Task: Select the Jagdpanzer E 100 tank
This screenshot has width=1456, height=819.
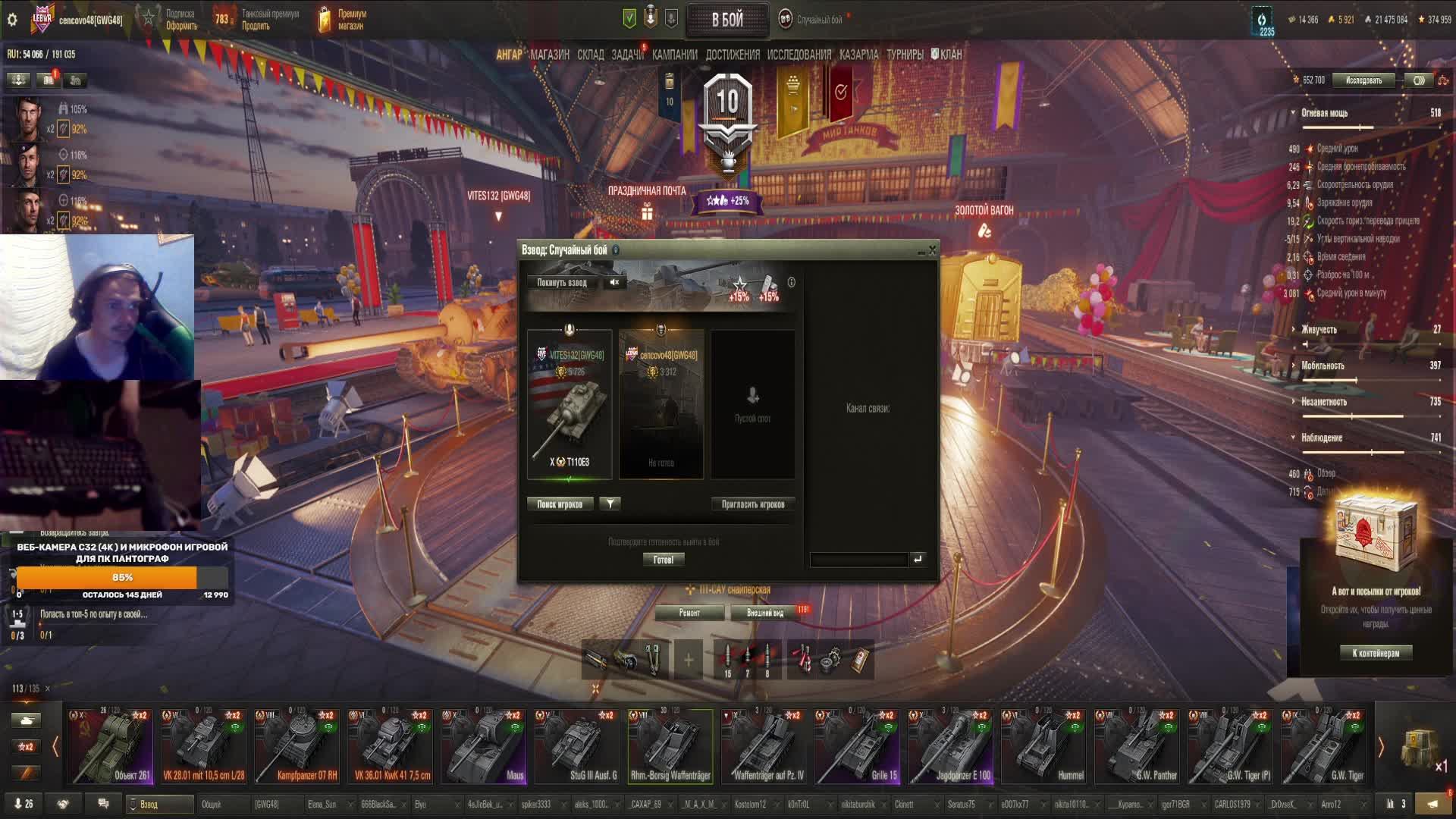Action: 951,746
